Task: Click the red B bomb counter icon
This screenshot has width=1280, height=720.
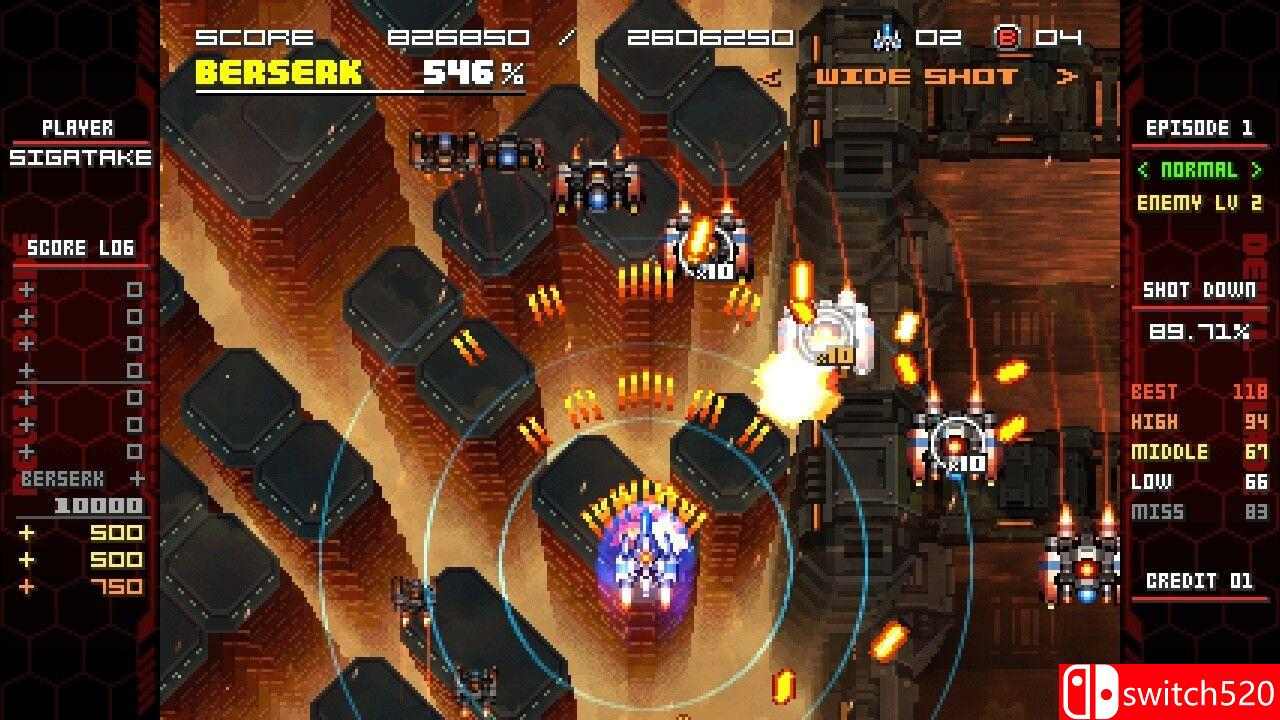Action: [x=1010, y=38]
